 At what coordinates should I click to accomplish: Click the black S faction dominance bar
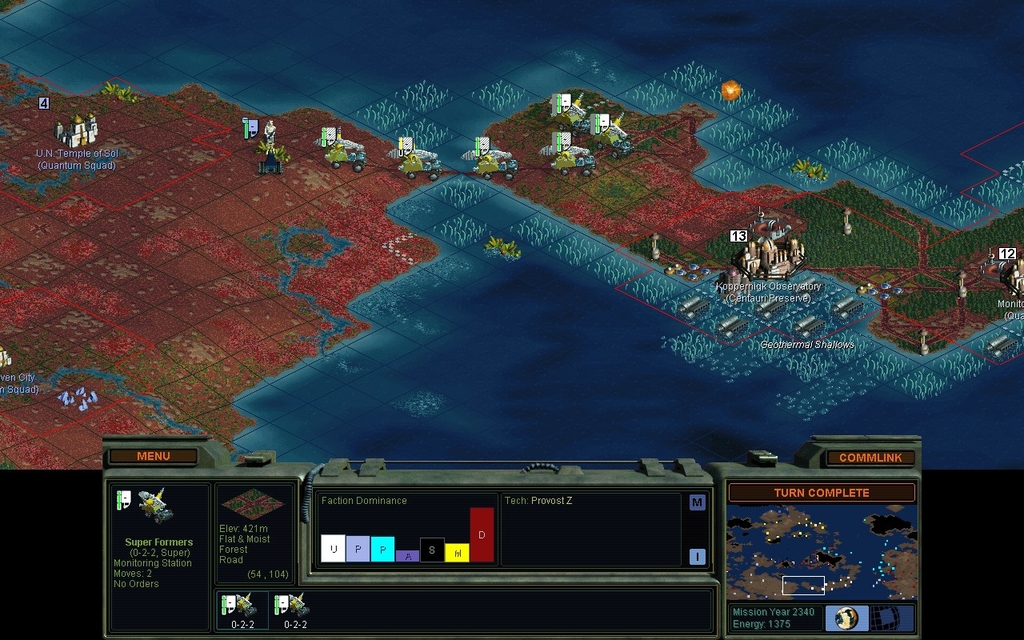pyautogui.click(x=432, y=550)
